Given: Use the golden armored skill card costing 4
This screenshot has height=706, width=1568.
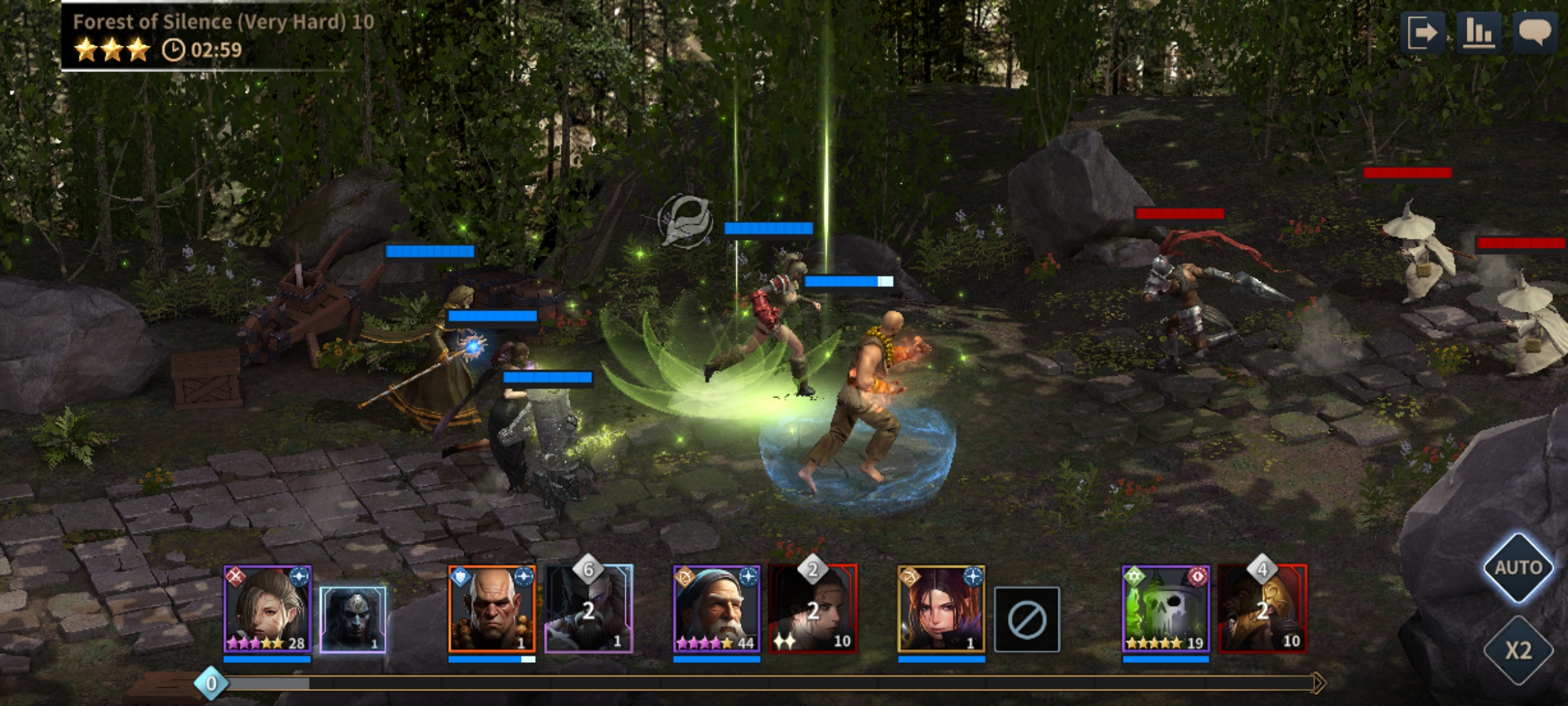Looking at the screenshot, I should 1263,609.
